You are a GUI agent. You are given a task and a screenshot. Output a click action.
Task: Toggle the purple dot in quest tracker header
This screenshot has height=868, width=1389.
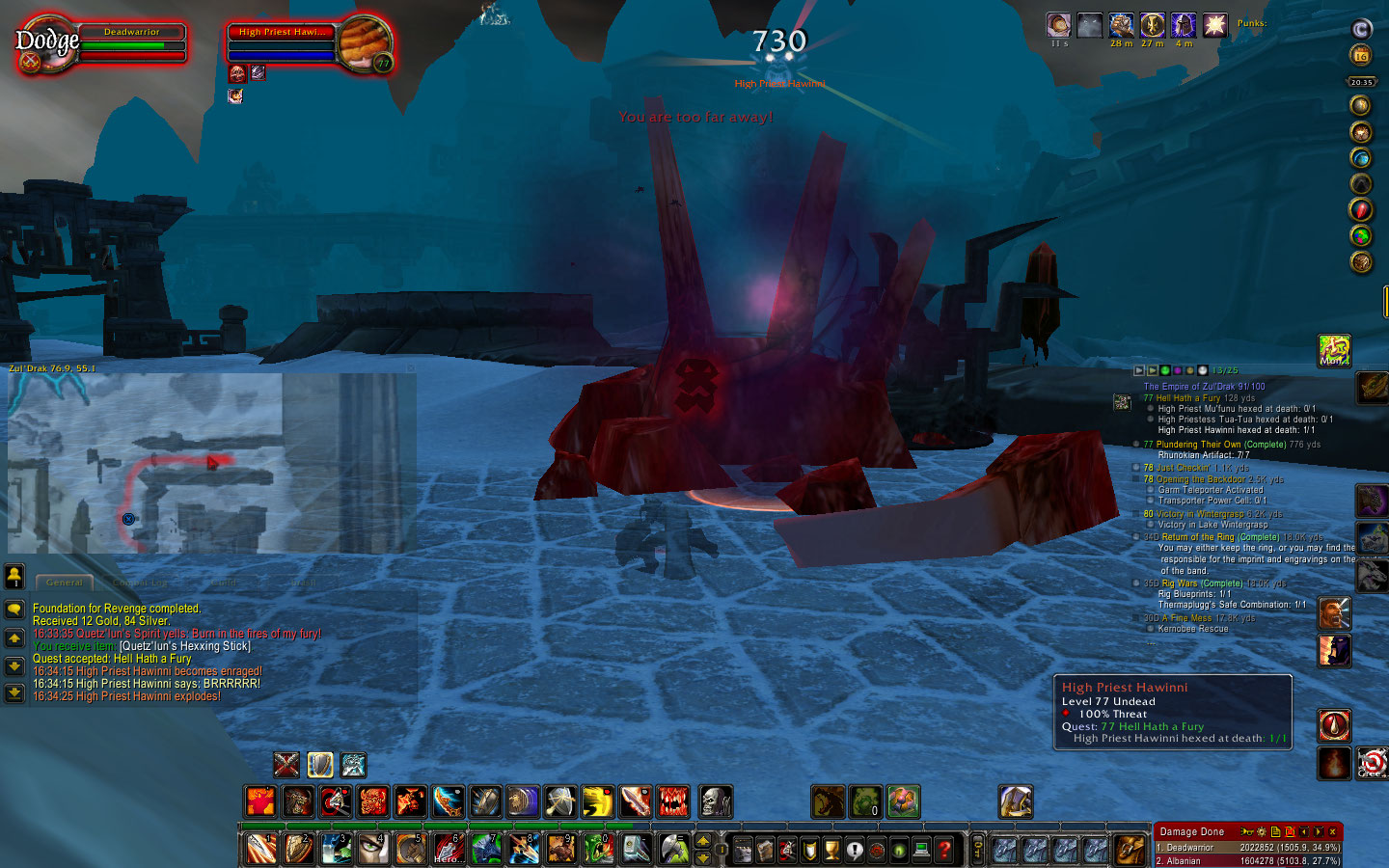pyautogui.click(x=1178, y=369)
